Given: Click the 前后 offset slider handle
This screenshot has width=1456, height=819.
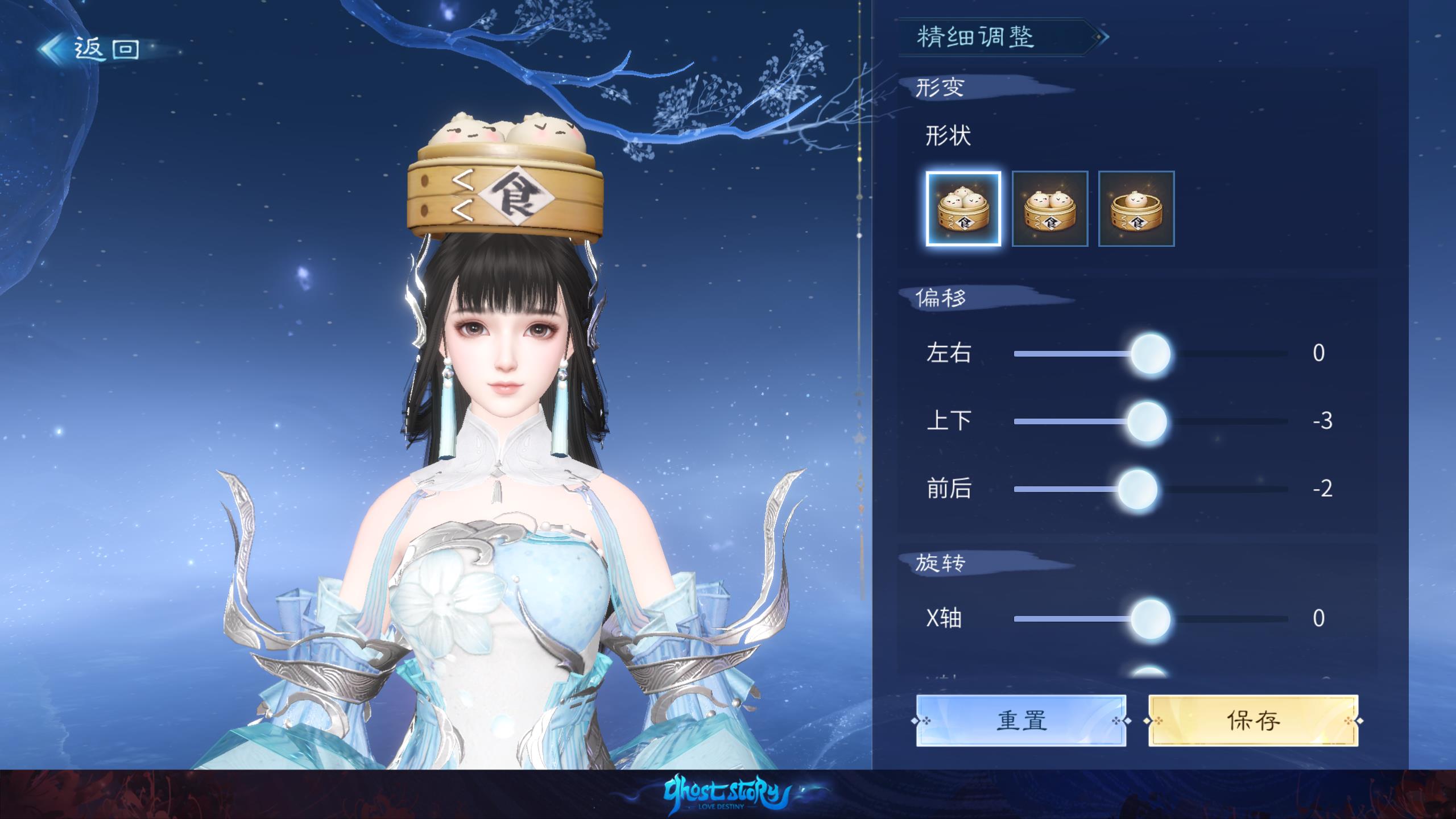Looking at the screenshot, I should (x=1137, y=489).
